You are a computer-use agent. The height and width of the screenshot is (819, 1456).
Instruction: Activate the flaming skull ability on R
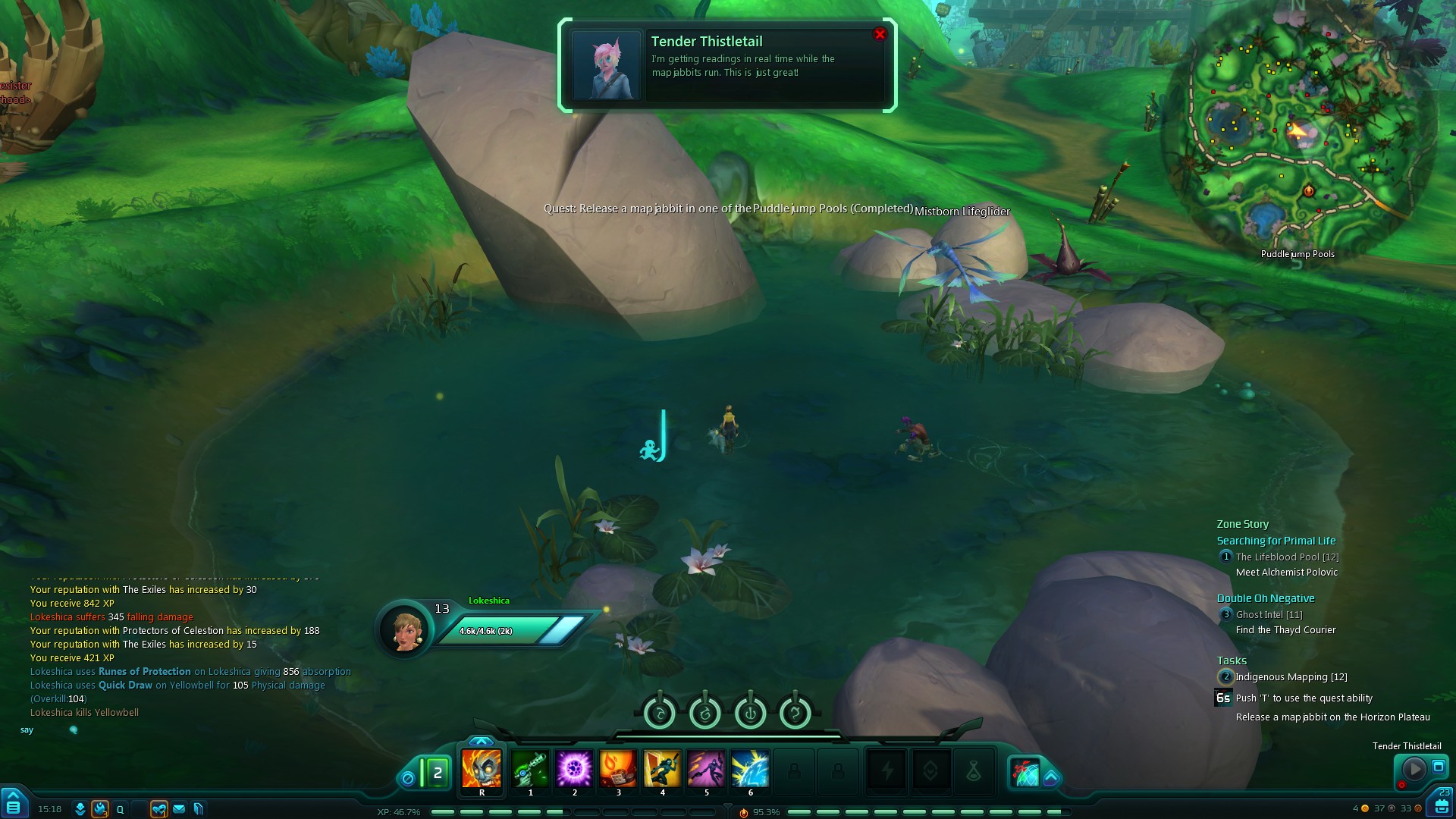482,769
